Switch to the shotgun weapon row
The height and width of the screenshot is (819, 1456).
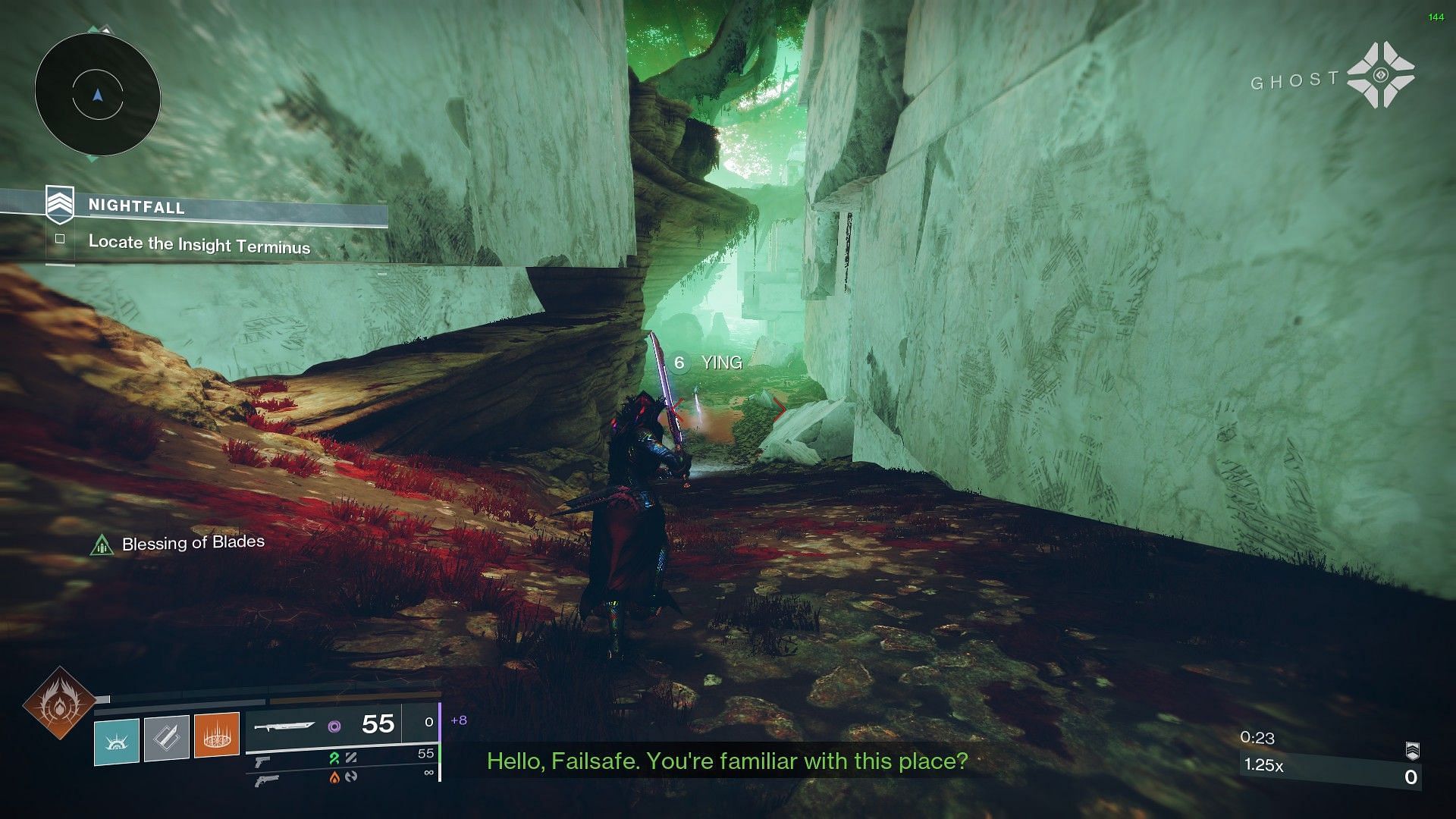tap(267, 779)
